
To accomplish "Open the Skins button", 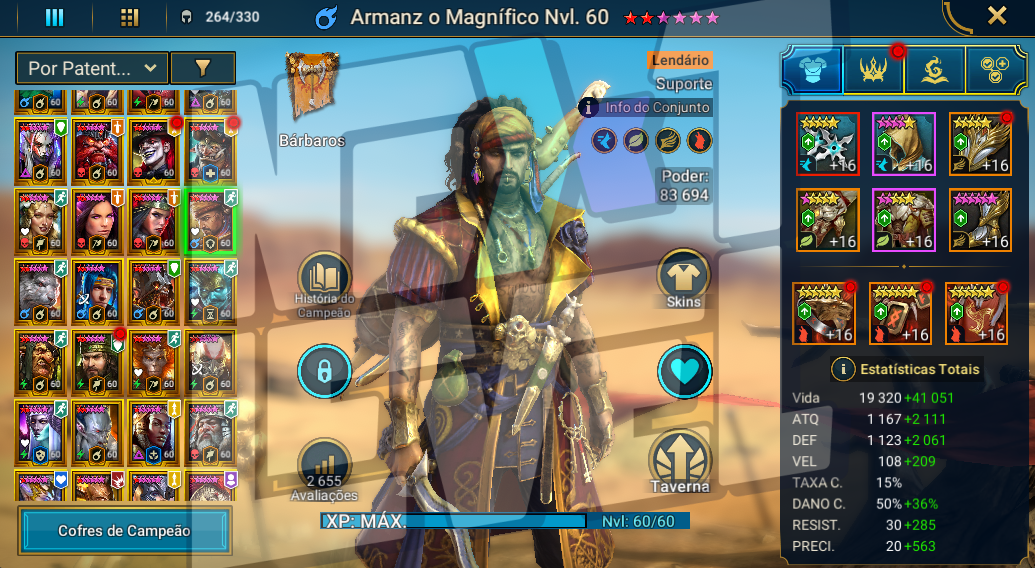I will (x=684, y=277).
